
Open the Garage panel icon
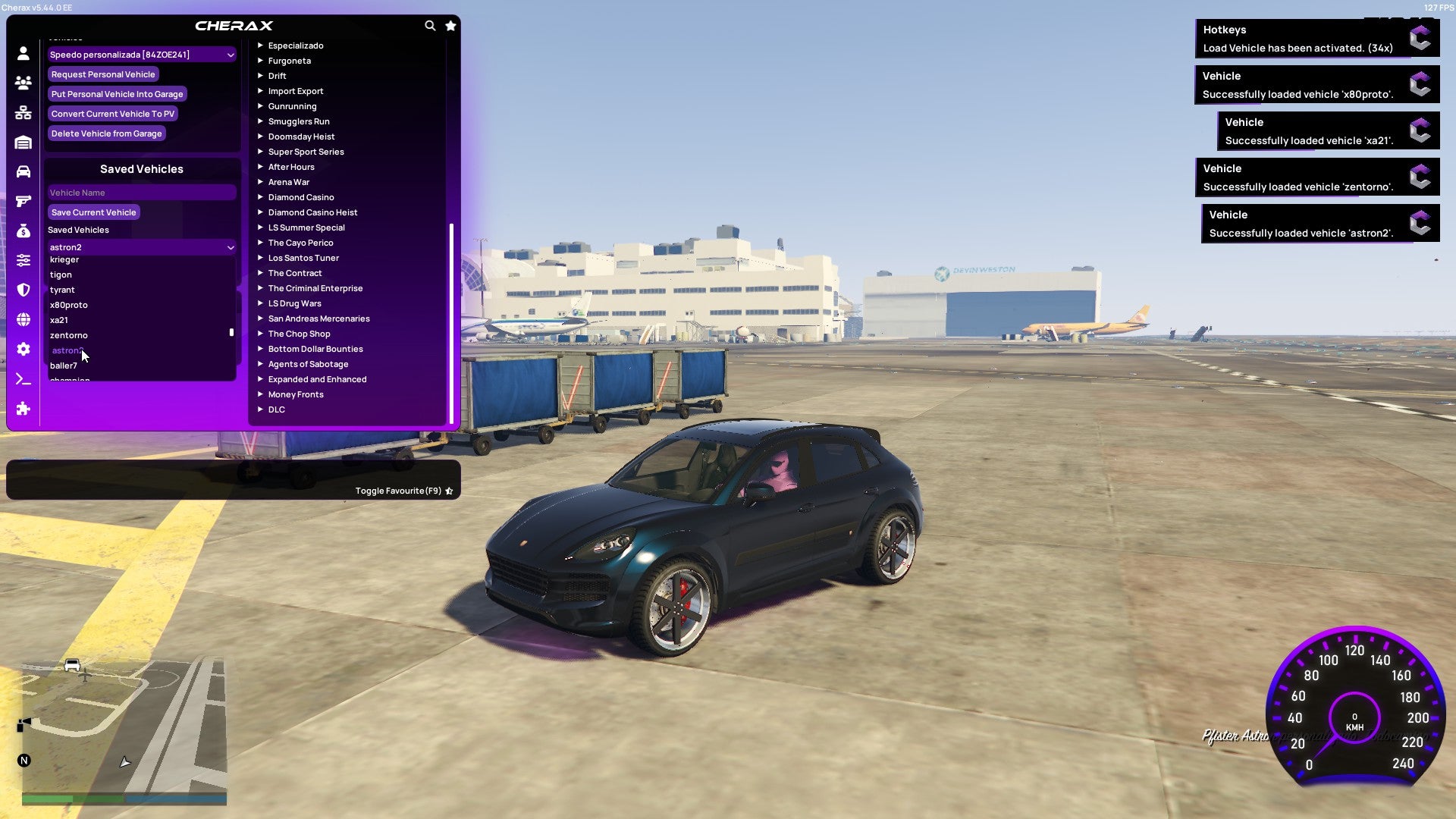pos(23,142)
